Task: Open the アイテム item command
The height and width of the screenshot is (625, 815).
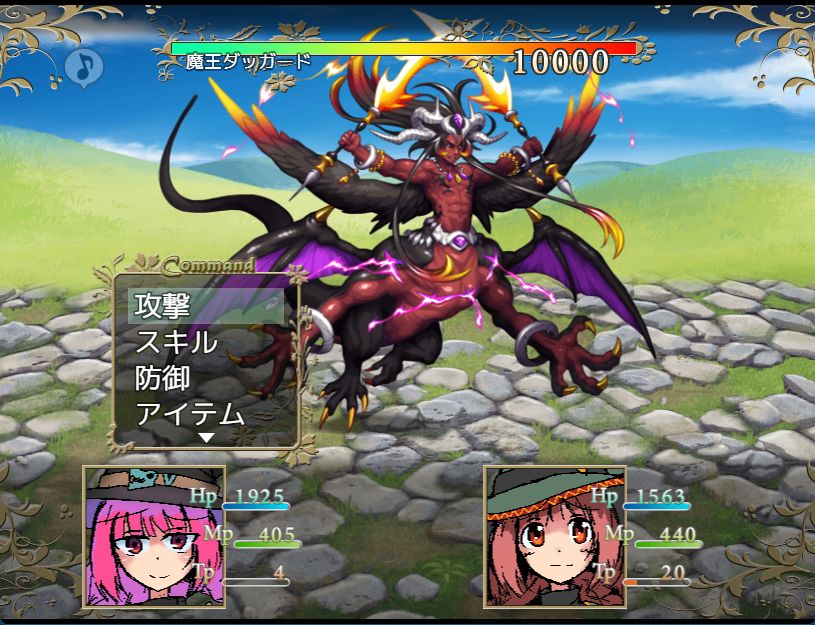Action: (189, 413)
